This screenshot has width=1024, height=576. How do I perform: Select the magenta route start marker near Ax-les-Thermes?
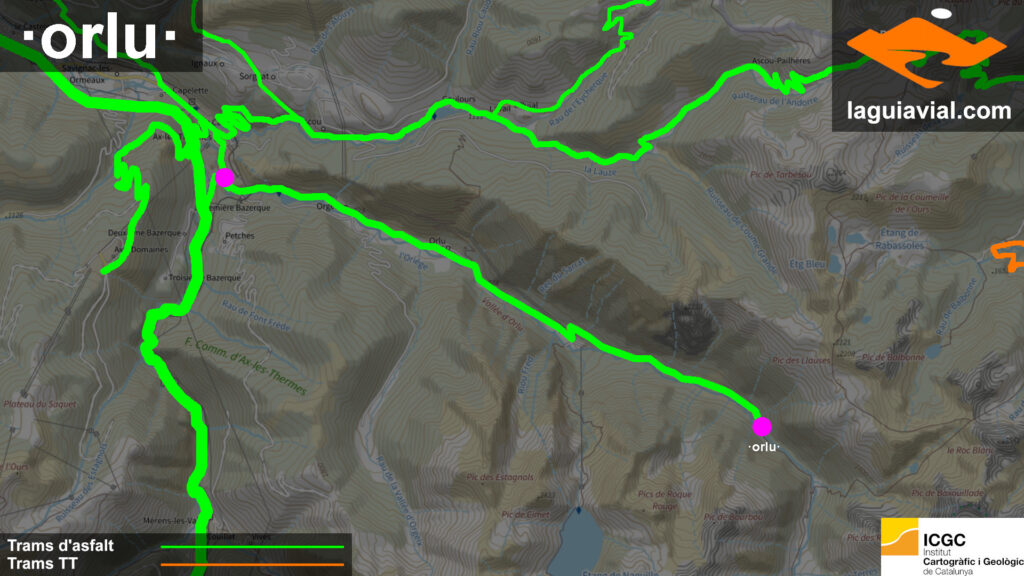click(224, 178)
